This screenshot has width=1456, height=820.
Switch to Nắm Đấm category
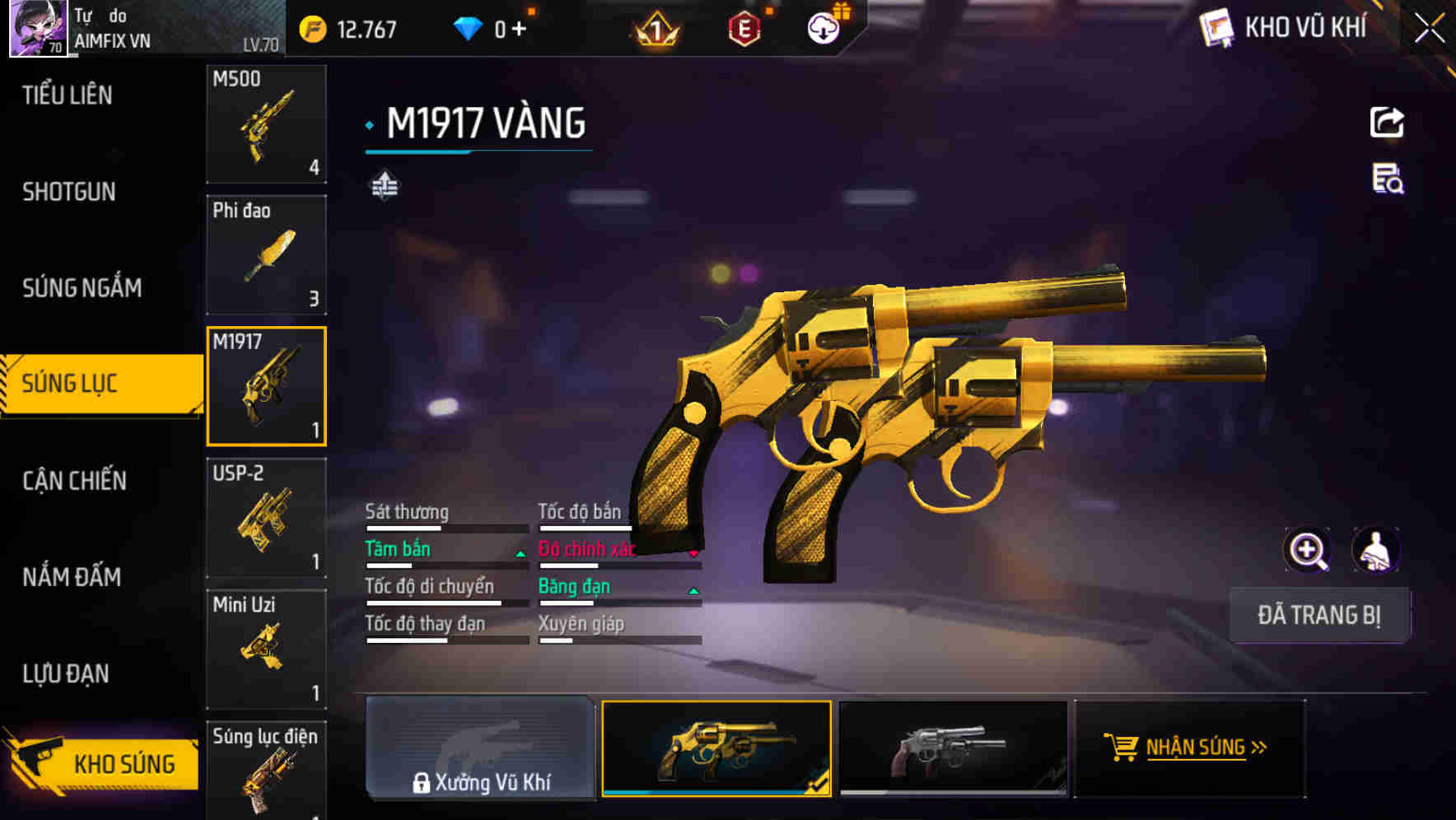72,577
